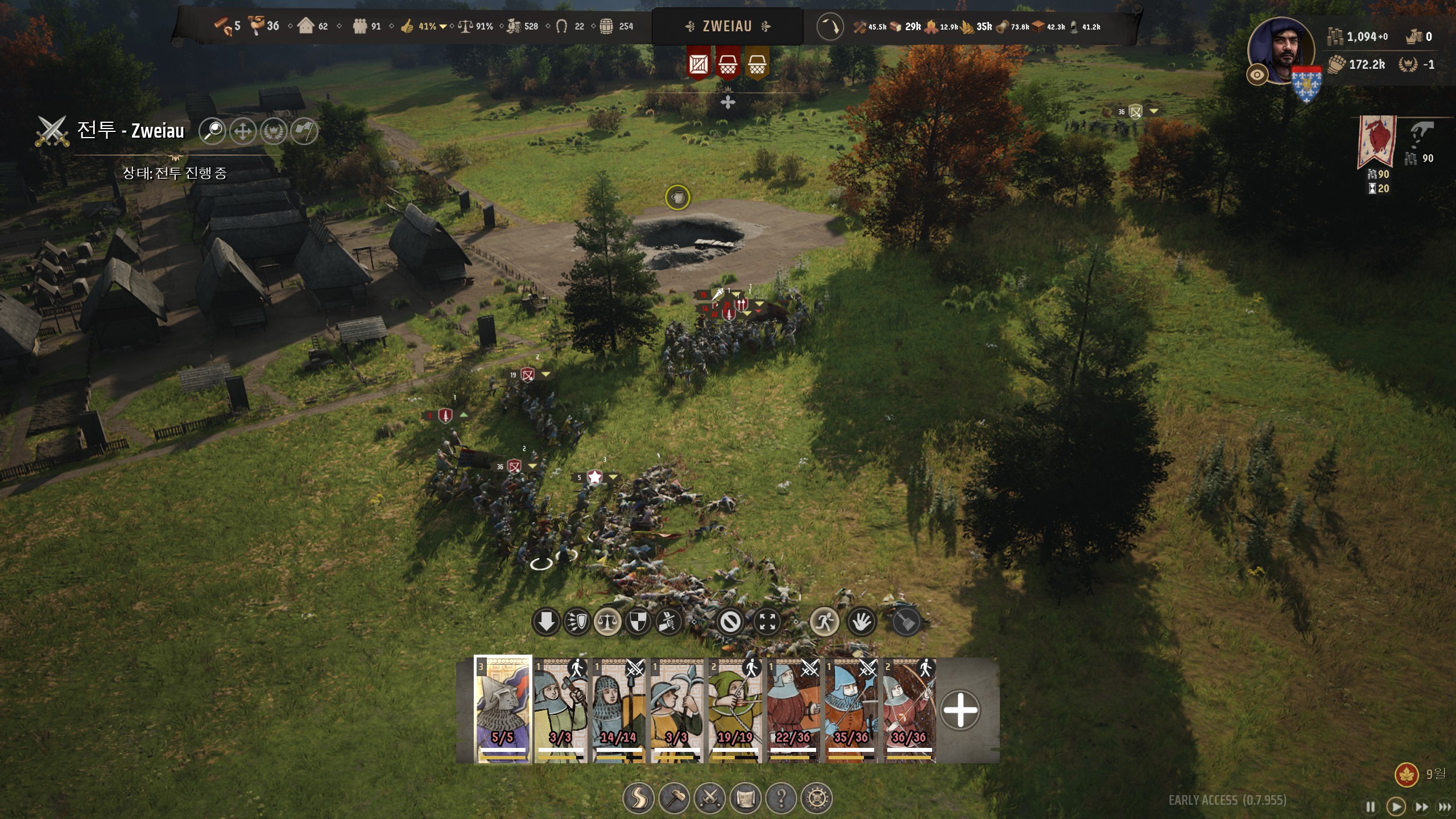Image resolution: width=1456 pixels, height=819 pixels.
Task: Click the magnifying glass beside the Zweiau battle title
Action: point(213,131)
